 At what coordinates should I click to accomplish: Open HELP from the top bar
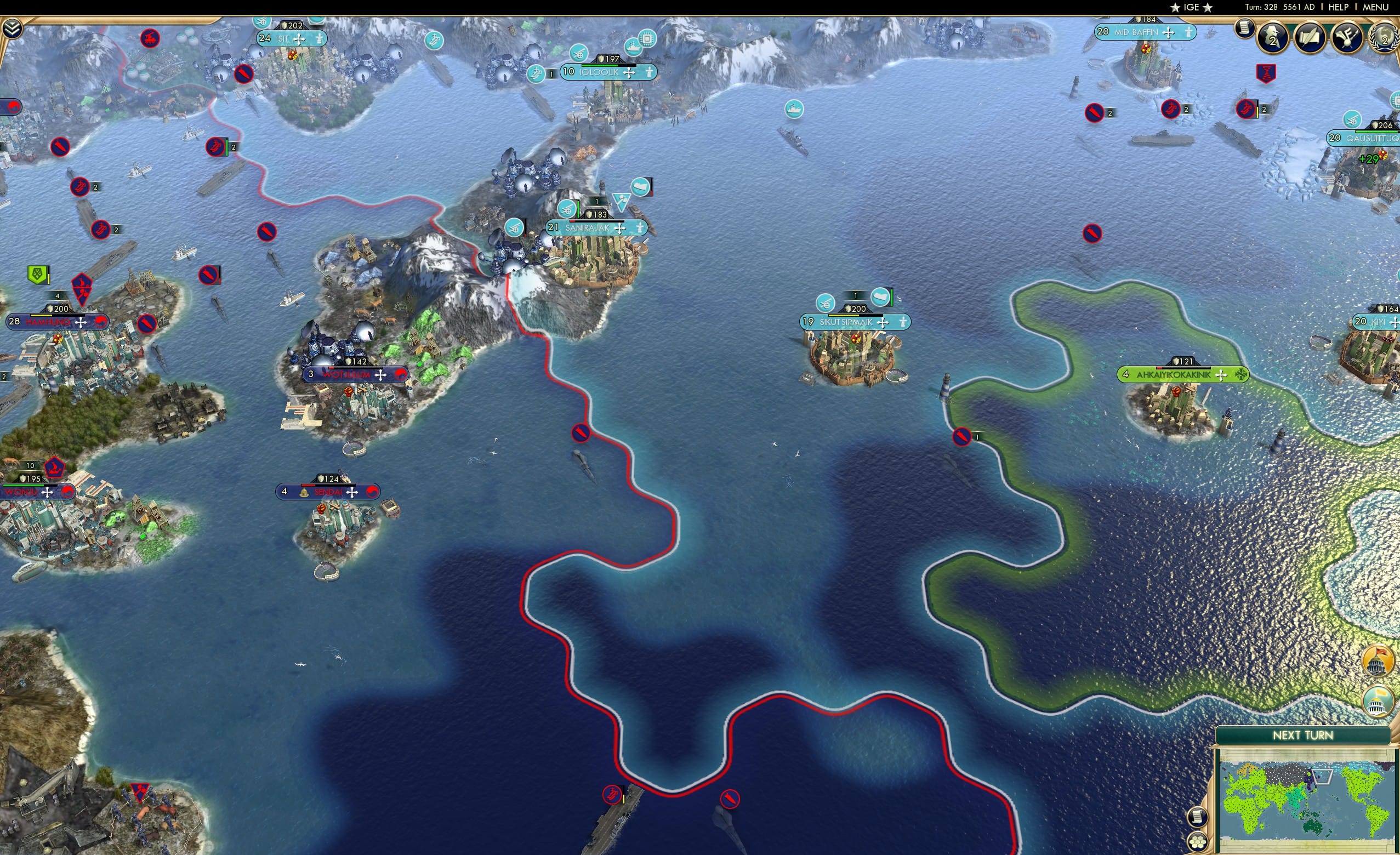pyautogui.click(x=1339, y=7)
